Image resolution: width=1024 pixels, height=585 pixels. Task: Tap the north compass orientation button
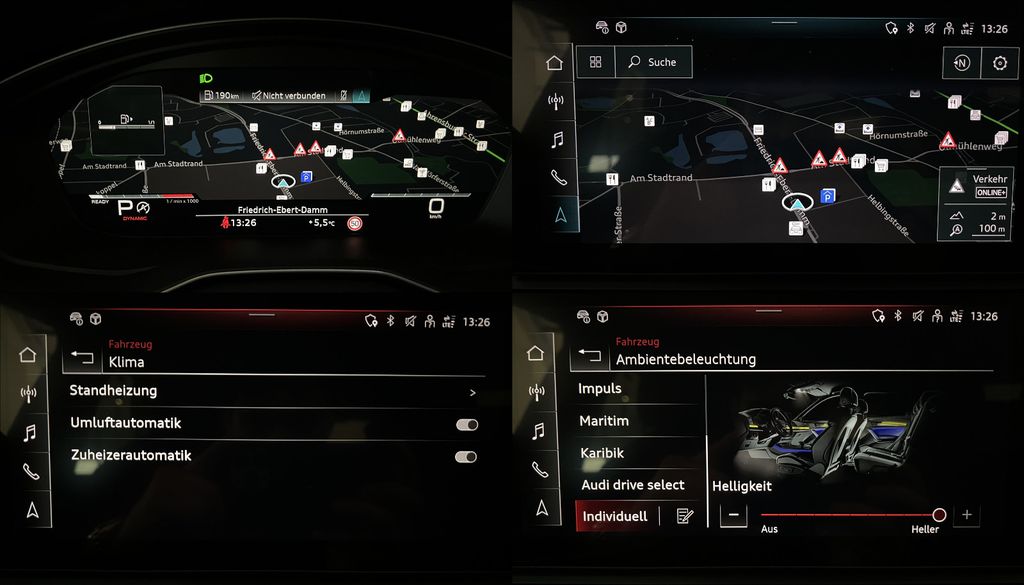tap(961, 62)
